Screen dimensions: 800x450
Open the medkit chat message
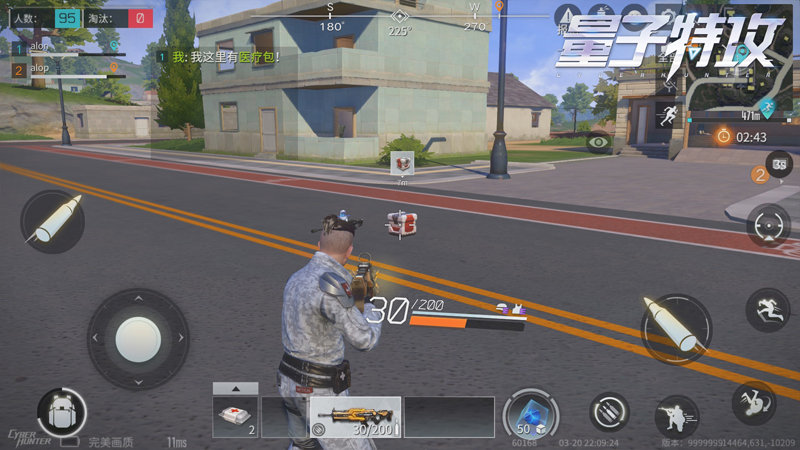226,57
